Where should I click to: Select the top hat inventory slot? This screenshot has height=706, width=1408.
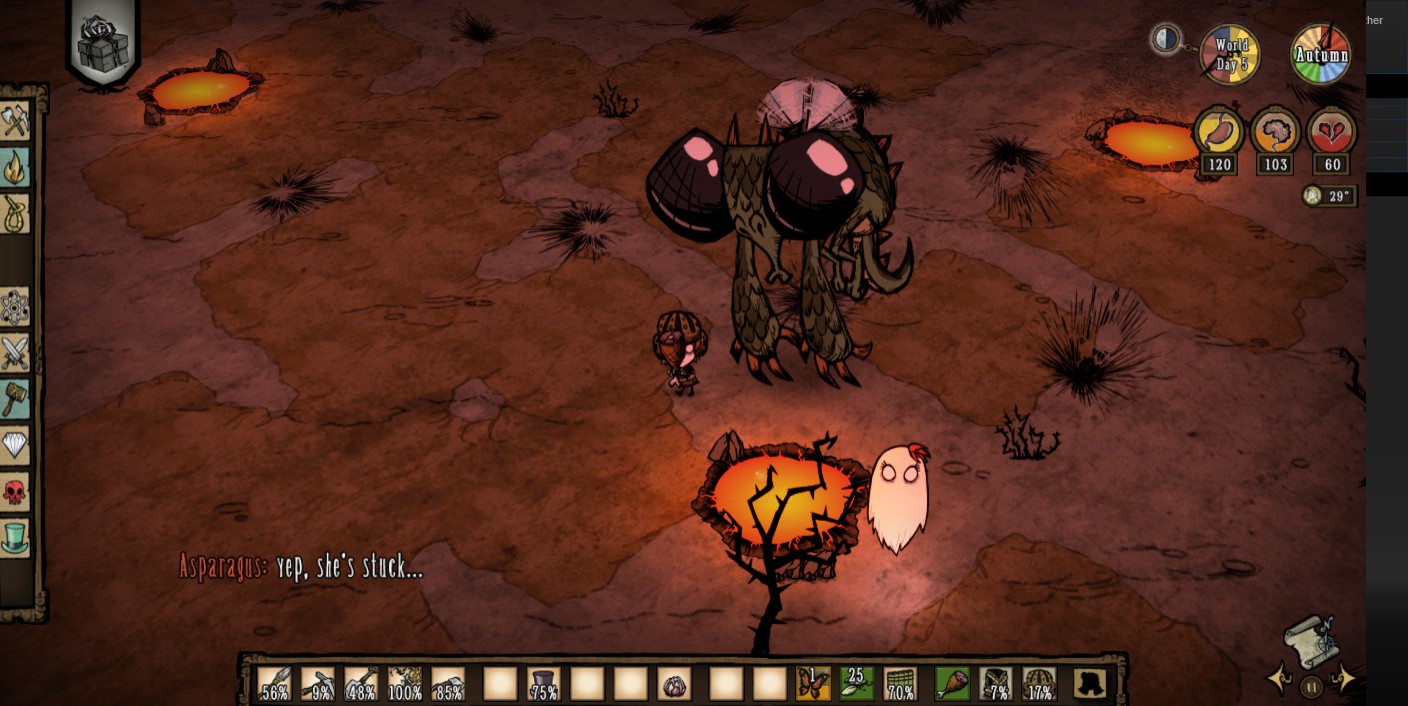point(543,684)
